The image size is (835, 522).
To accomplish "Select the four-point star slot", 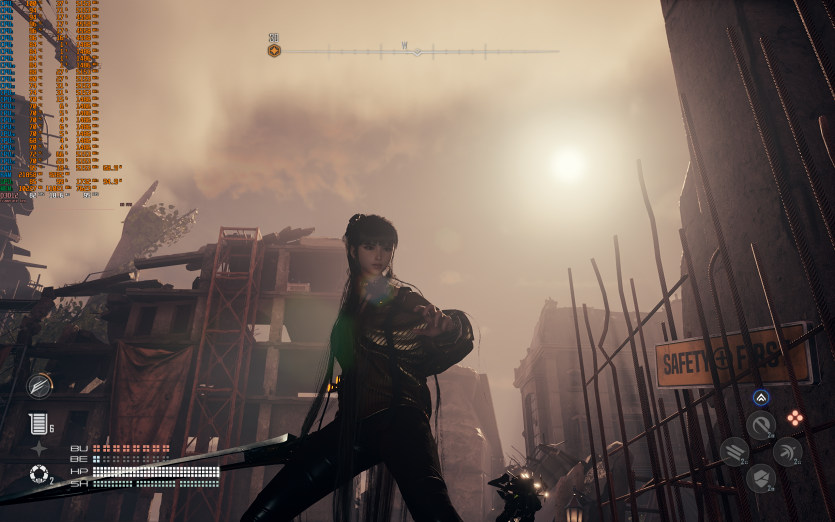I will point(39,449).
